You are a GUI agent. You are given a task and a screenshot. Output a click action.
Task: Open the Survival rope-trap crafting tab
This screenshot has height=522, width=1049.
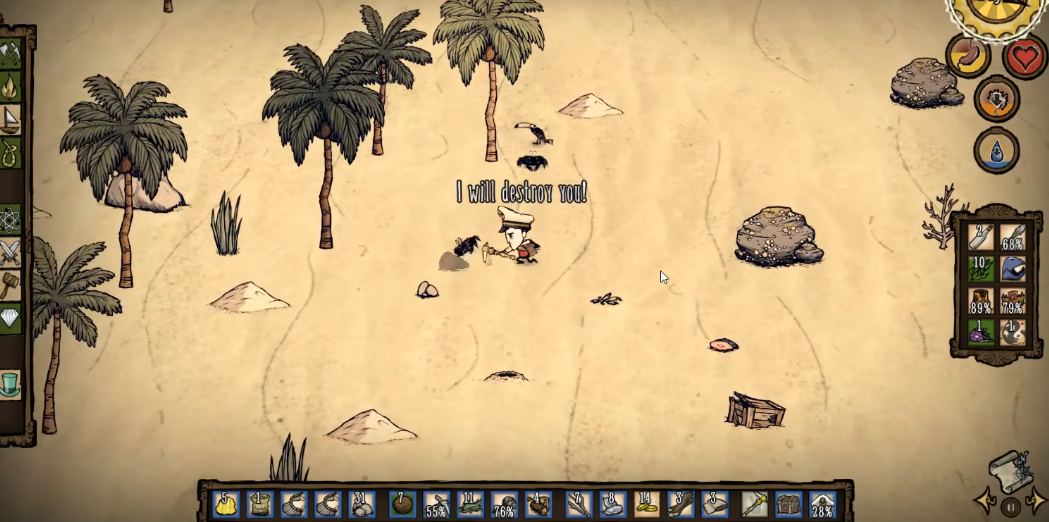pos(10,153)
